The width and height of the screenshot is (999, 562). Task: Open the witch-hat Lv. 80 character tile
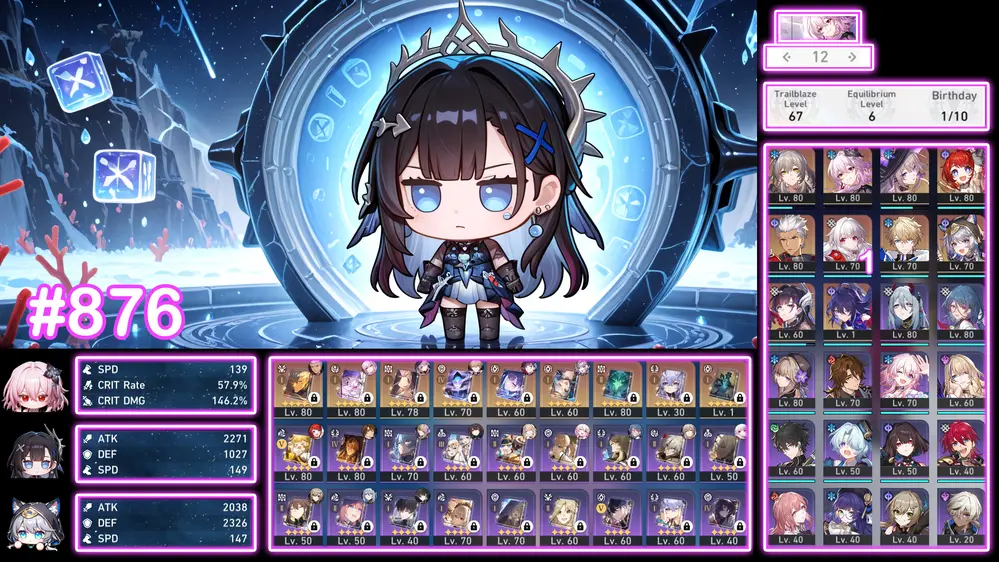click(905, 173)
